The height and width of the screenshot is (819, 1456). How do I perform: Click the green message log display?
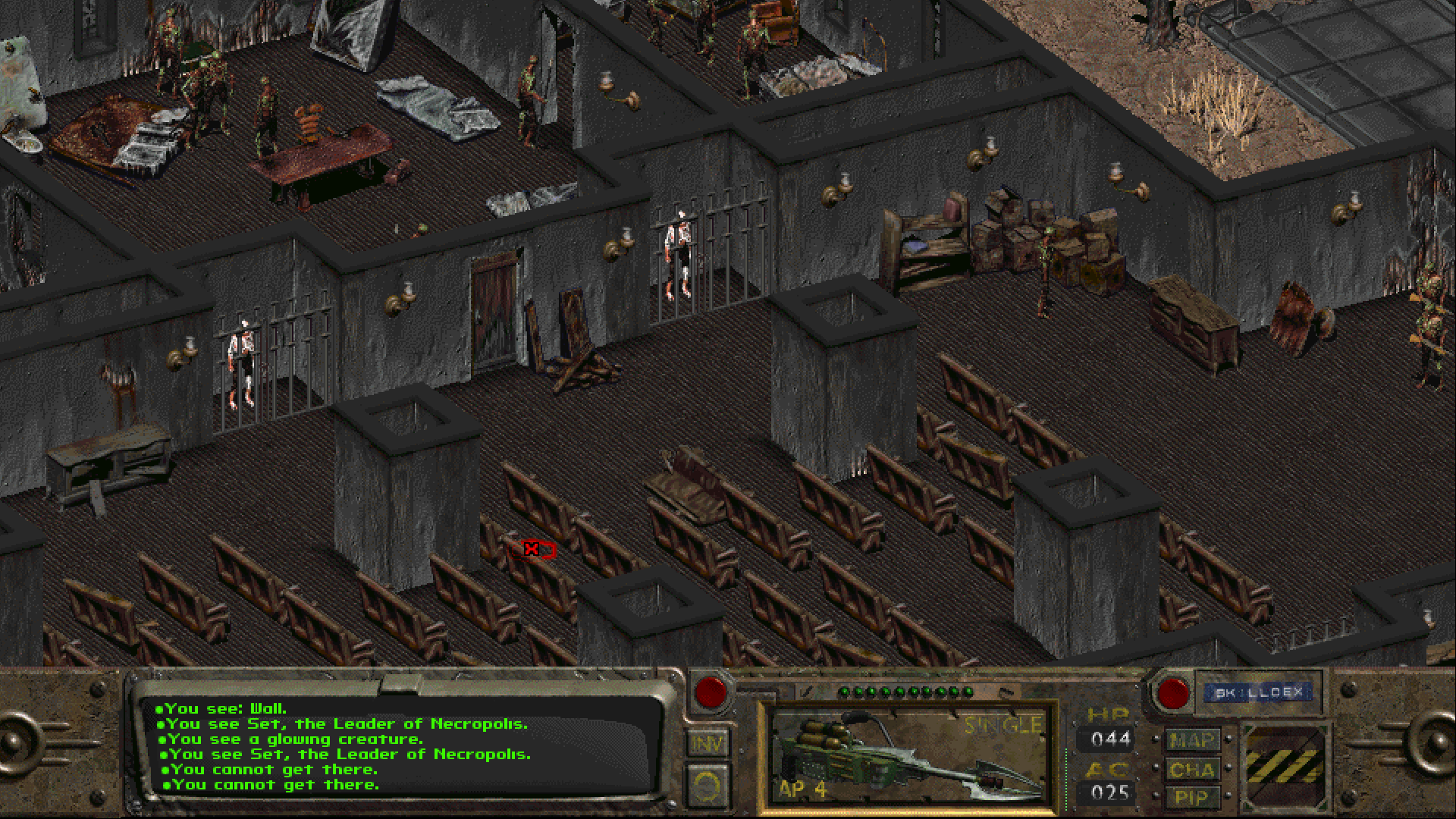(402, 747)
